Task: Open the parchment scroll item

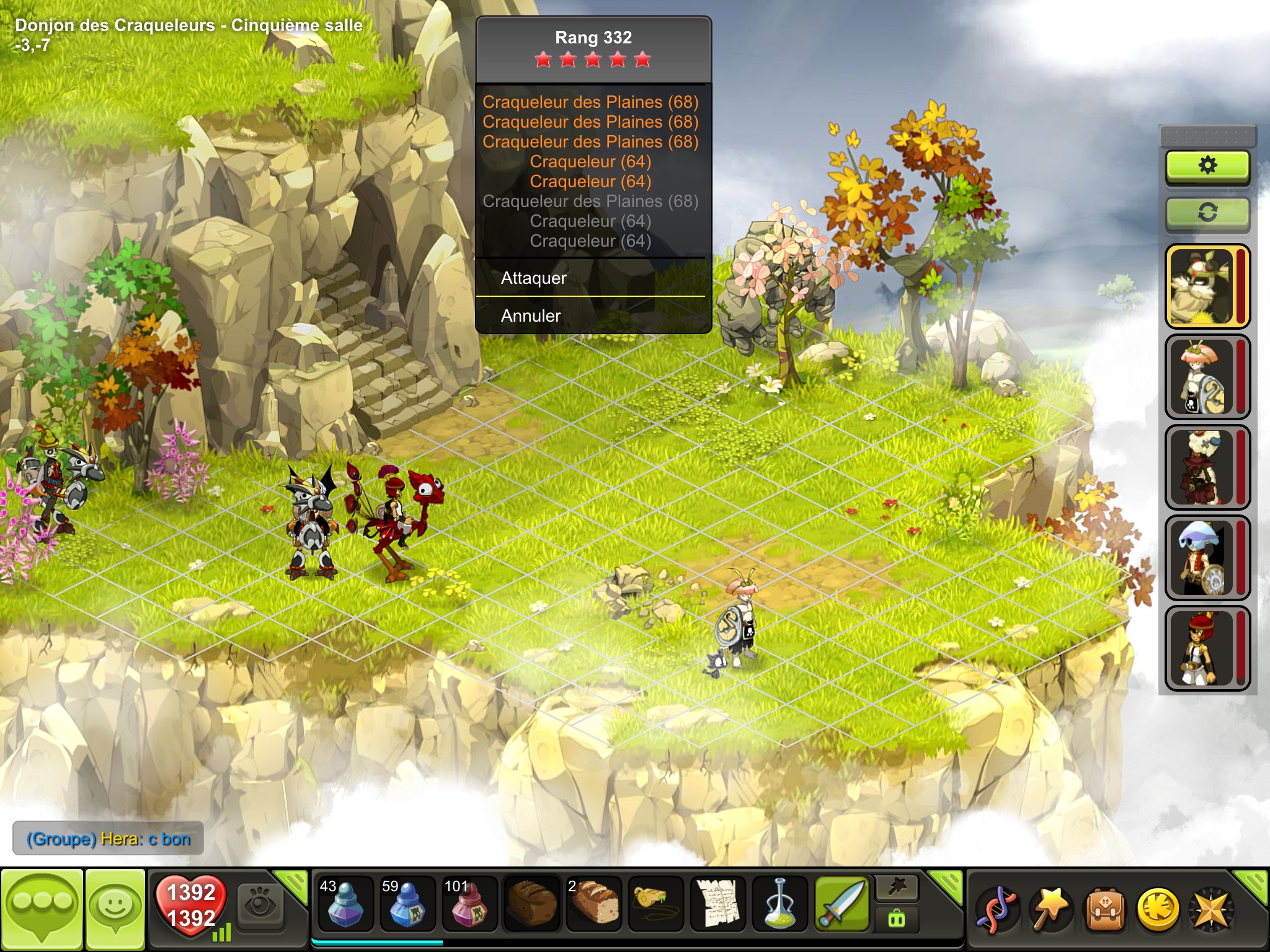Action: click(x=717, y=904)
